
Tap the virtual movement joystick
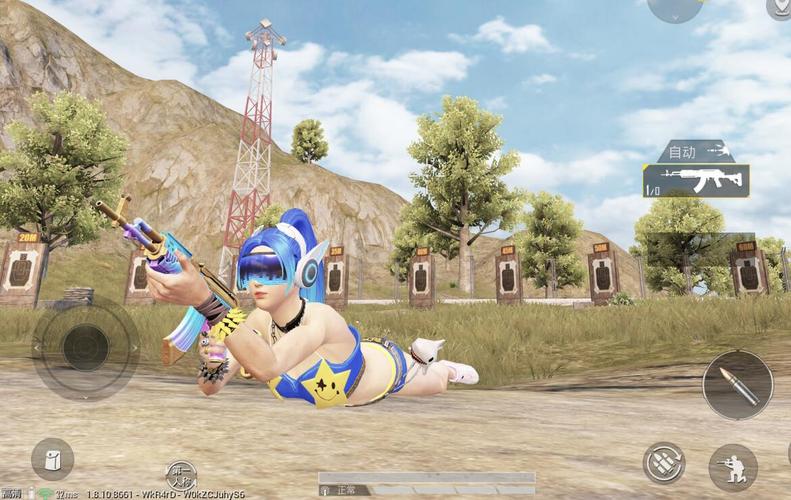point(86,347)
